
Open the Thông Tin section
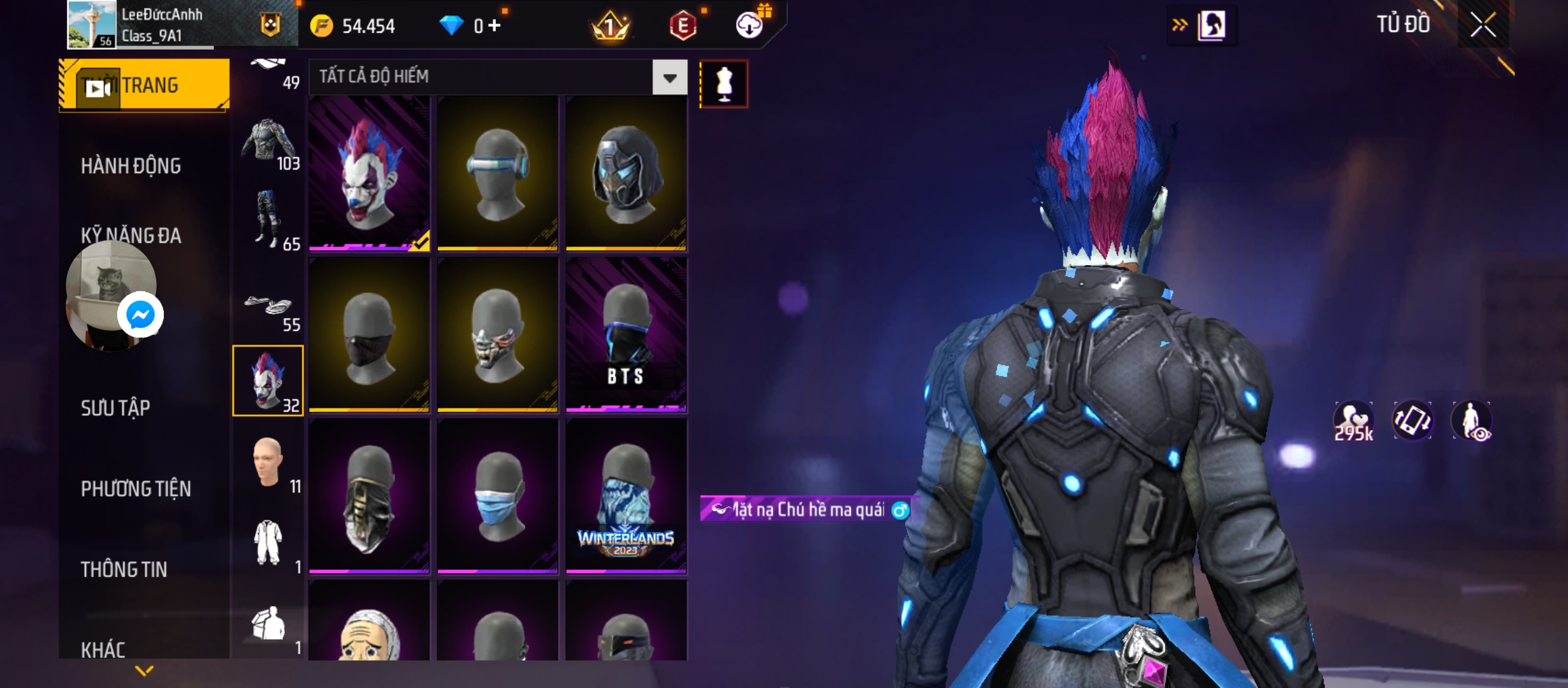(124, 569)
